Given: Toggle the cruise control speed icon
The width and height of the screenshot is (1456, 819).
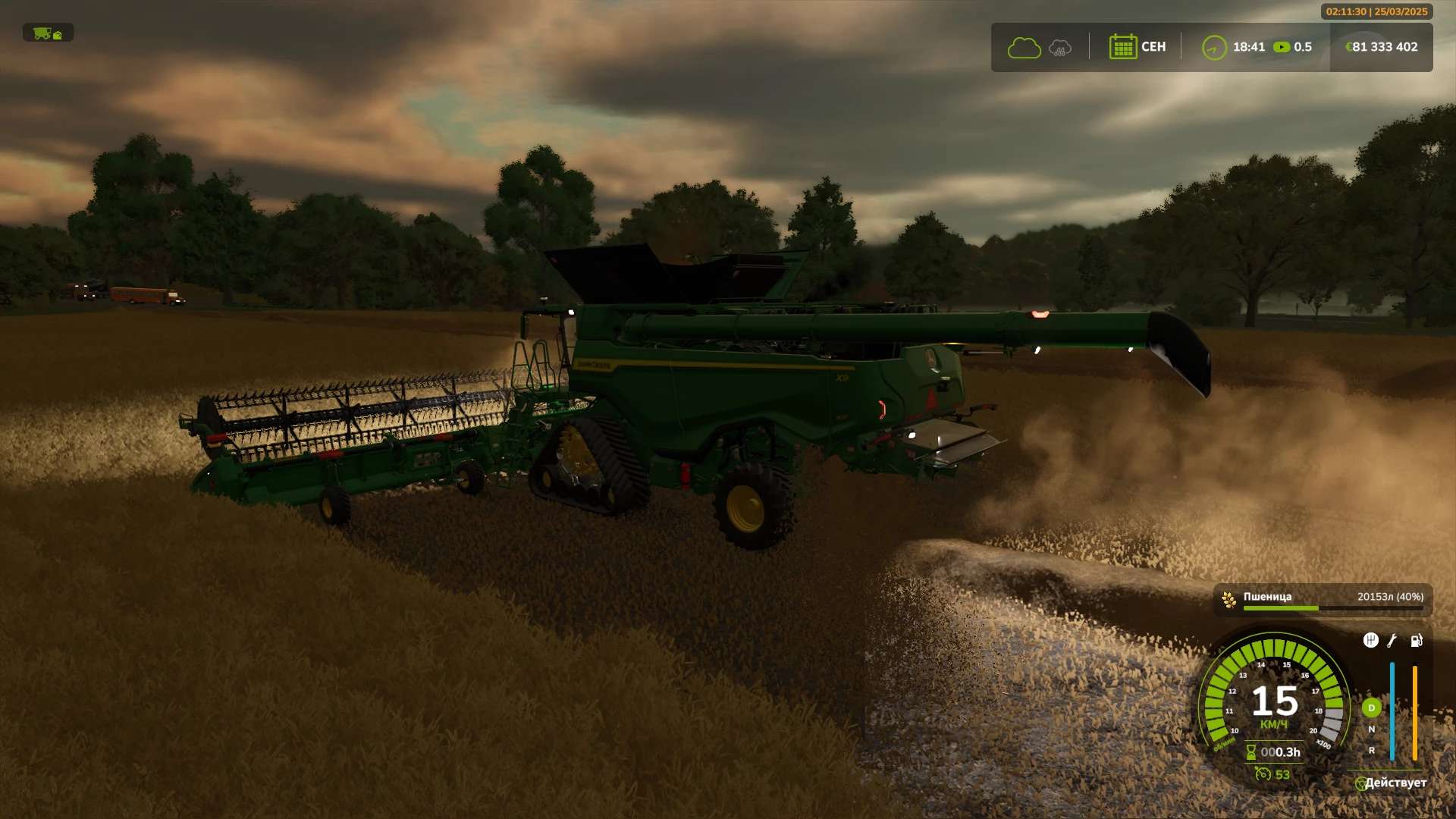Looking at the screenshot, I should [x=1263, y=774].
